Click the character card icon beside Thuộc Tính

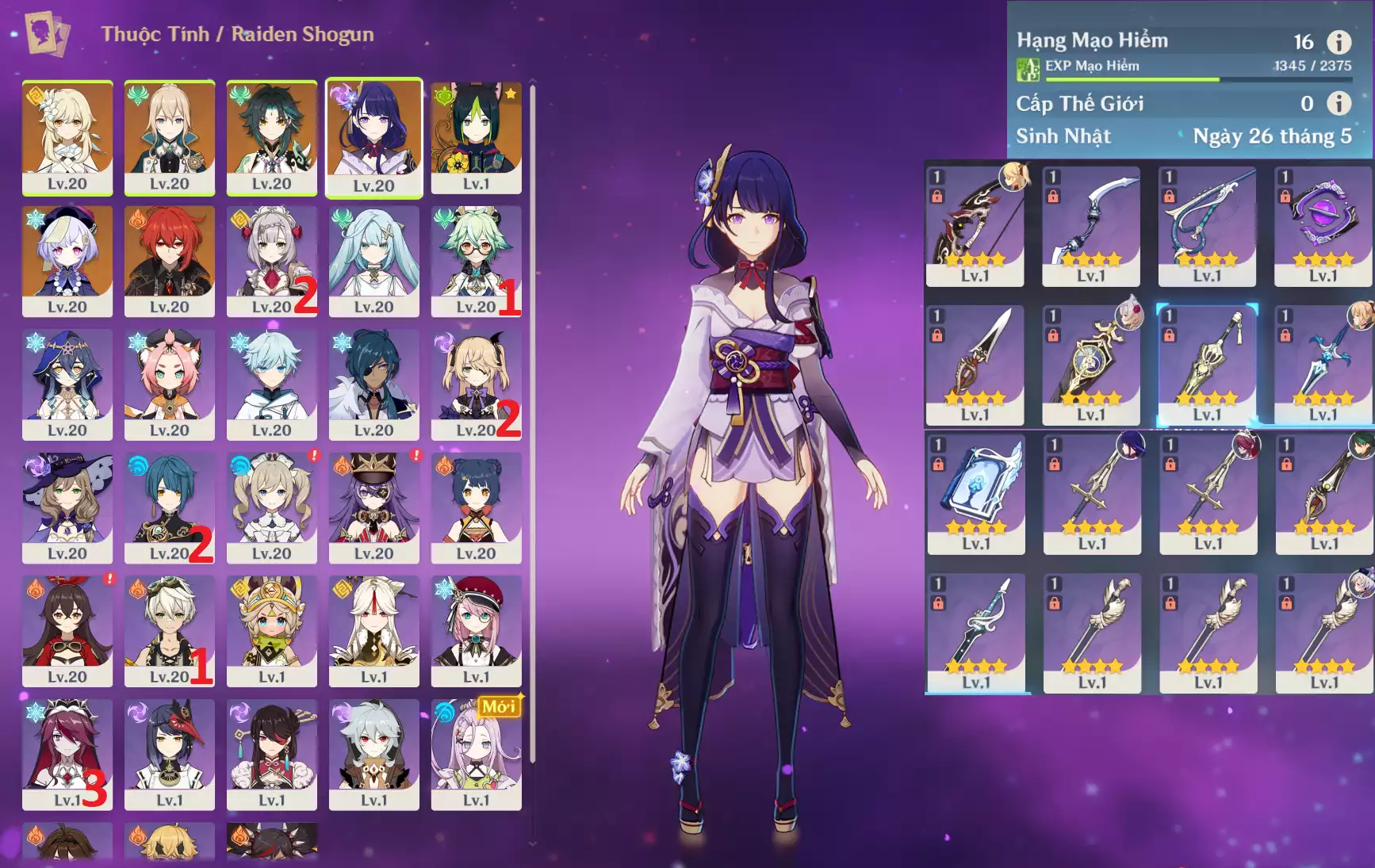point(47,34)
